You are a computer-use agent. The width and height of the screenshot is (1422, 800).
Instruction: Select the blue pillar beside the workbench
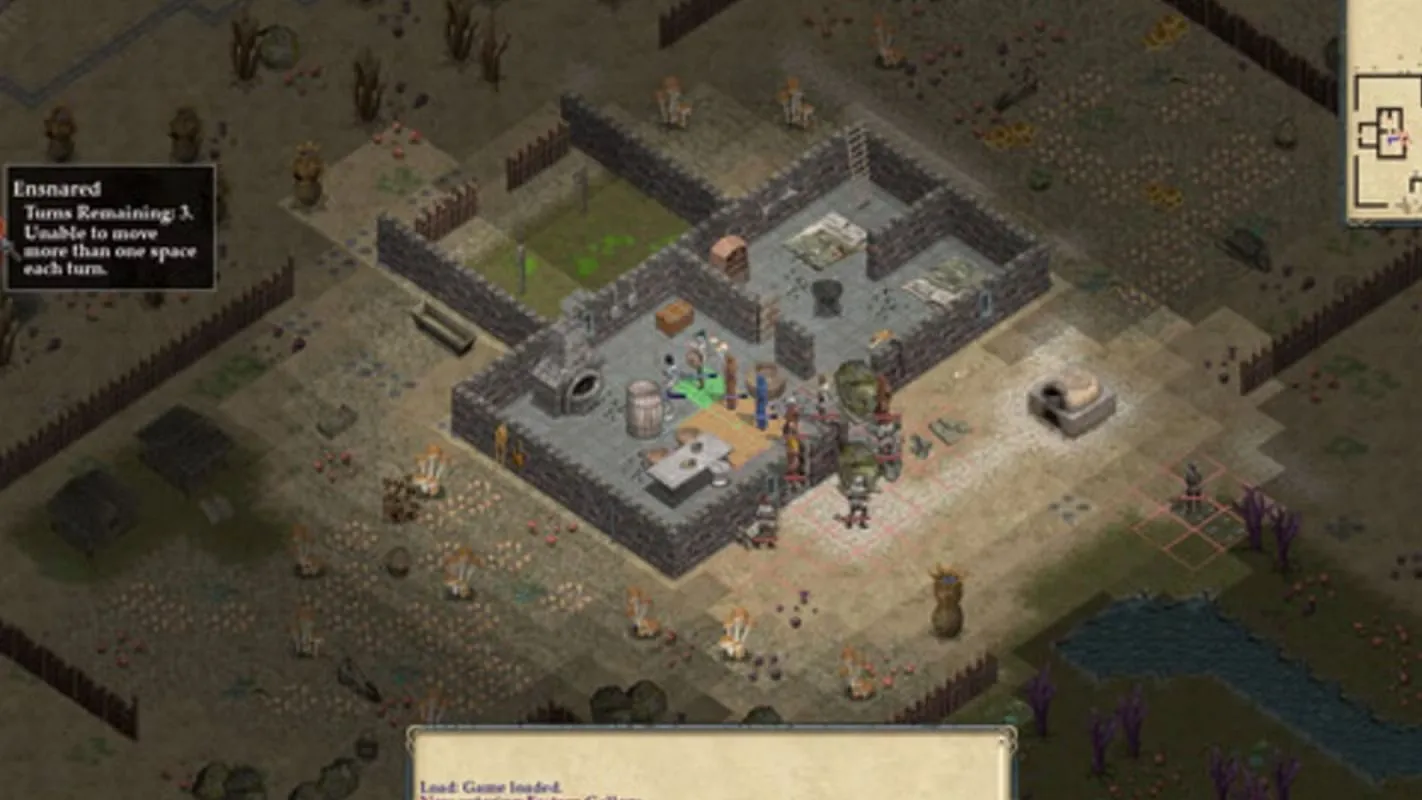(x=761, y=398)
